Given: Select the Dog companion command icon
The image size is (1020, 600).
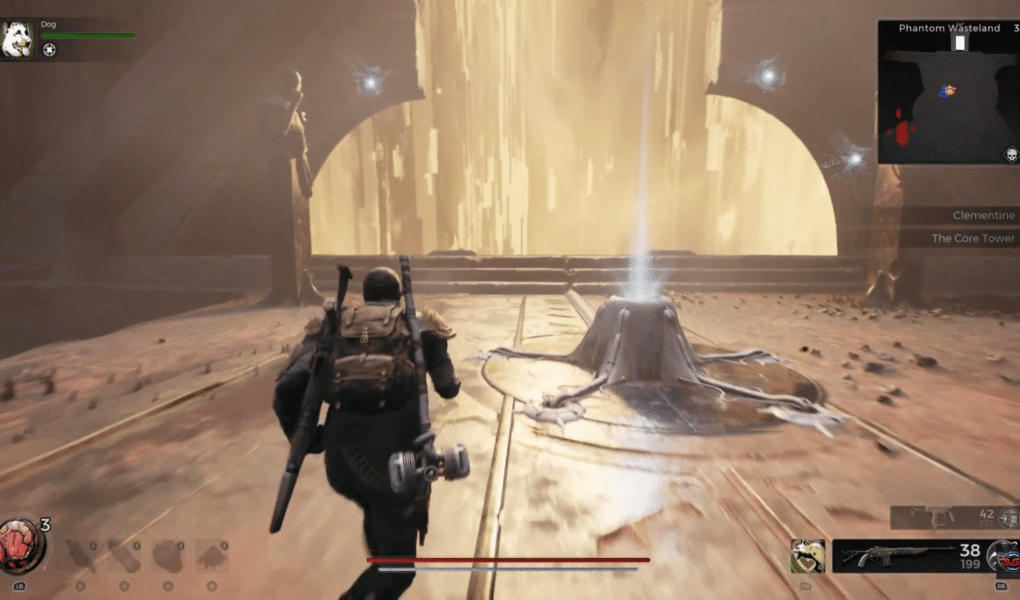Looking at the screenshot, I should point(49,49).
